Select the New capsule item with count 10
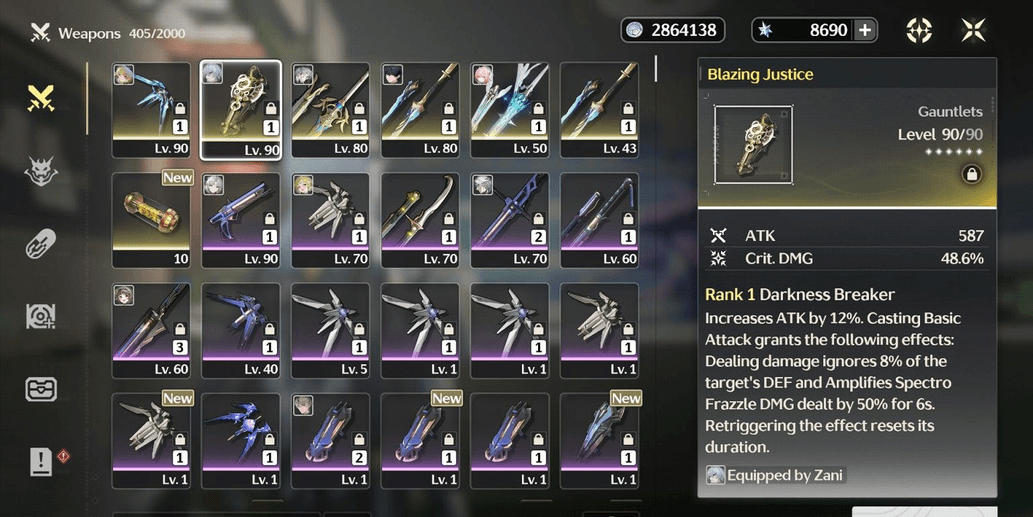 (151, 220)
